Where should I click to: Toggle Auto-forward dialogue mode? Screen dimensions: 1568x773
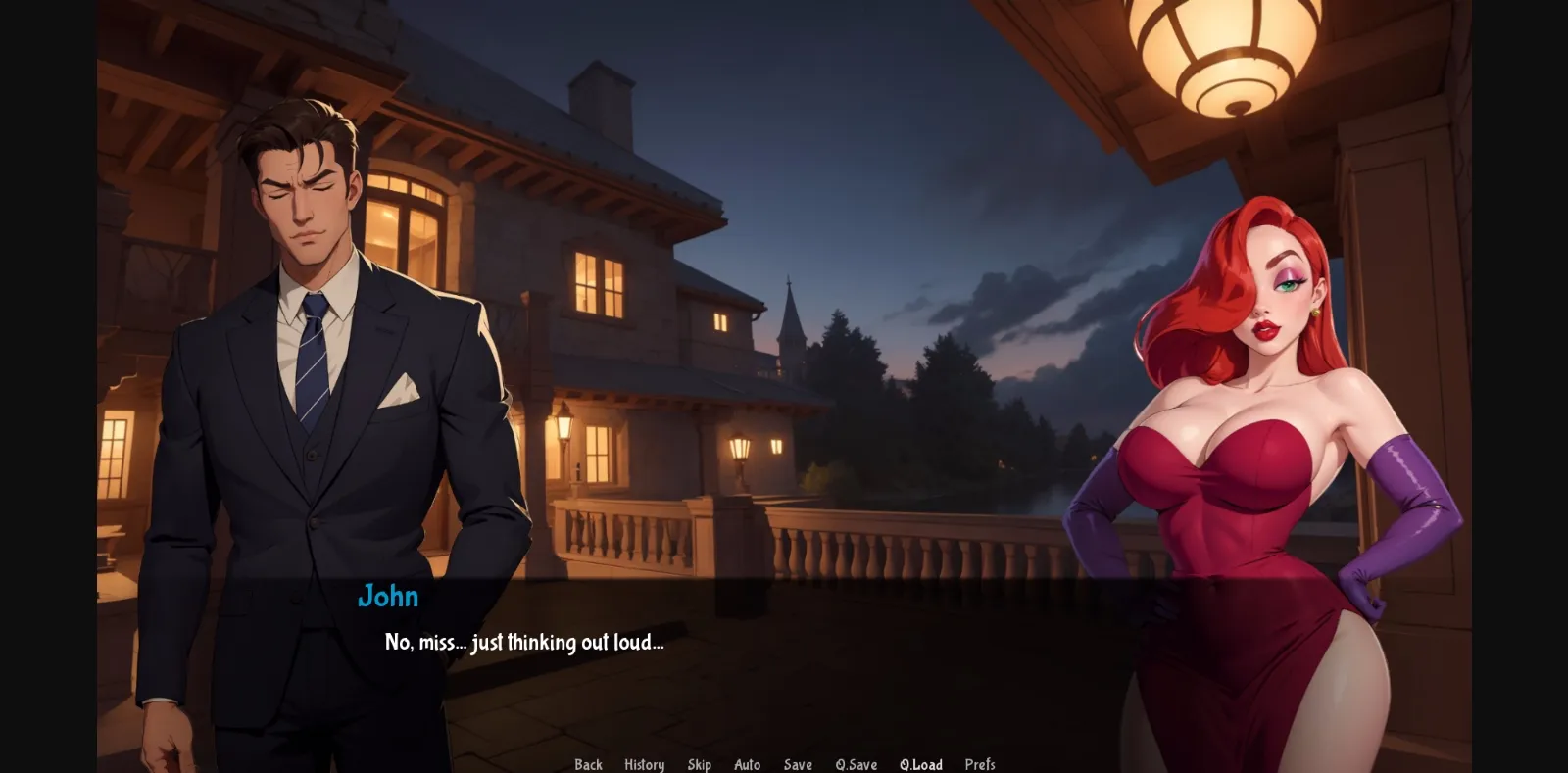click(748, 764)
